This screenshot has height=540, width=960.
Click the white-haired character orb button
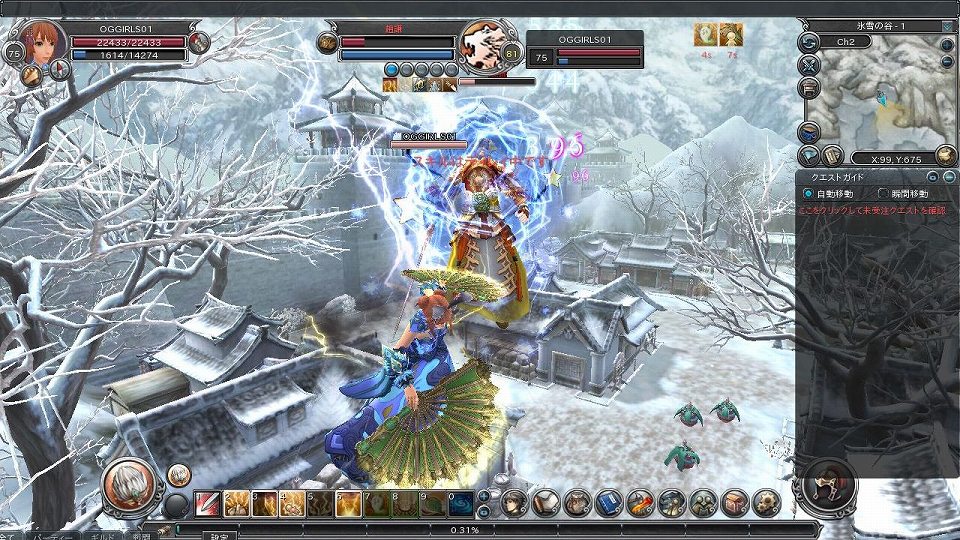click(128, 483)
